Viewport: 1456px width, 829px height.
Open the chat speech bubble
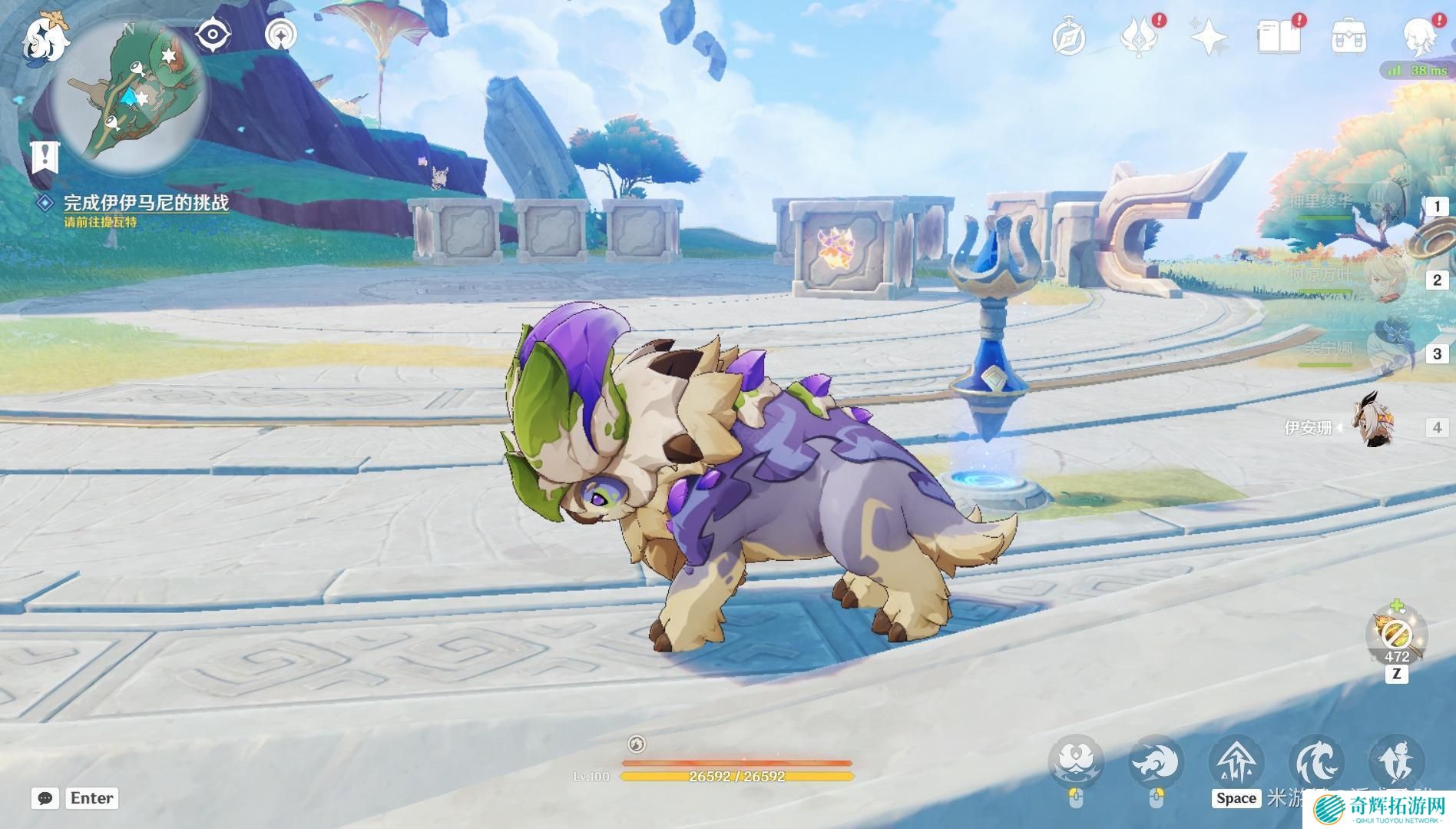pyautogui.click(x=45, y=798)
